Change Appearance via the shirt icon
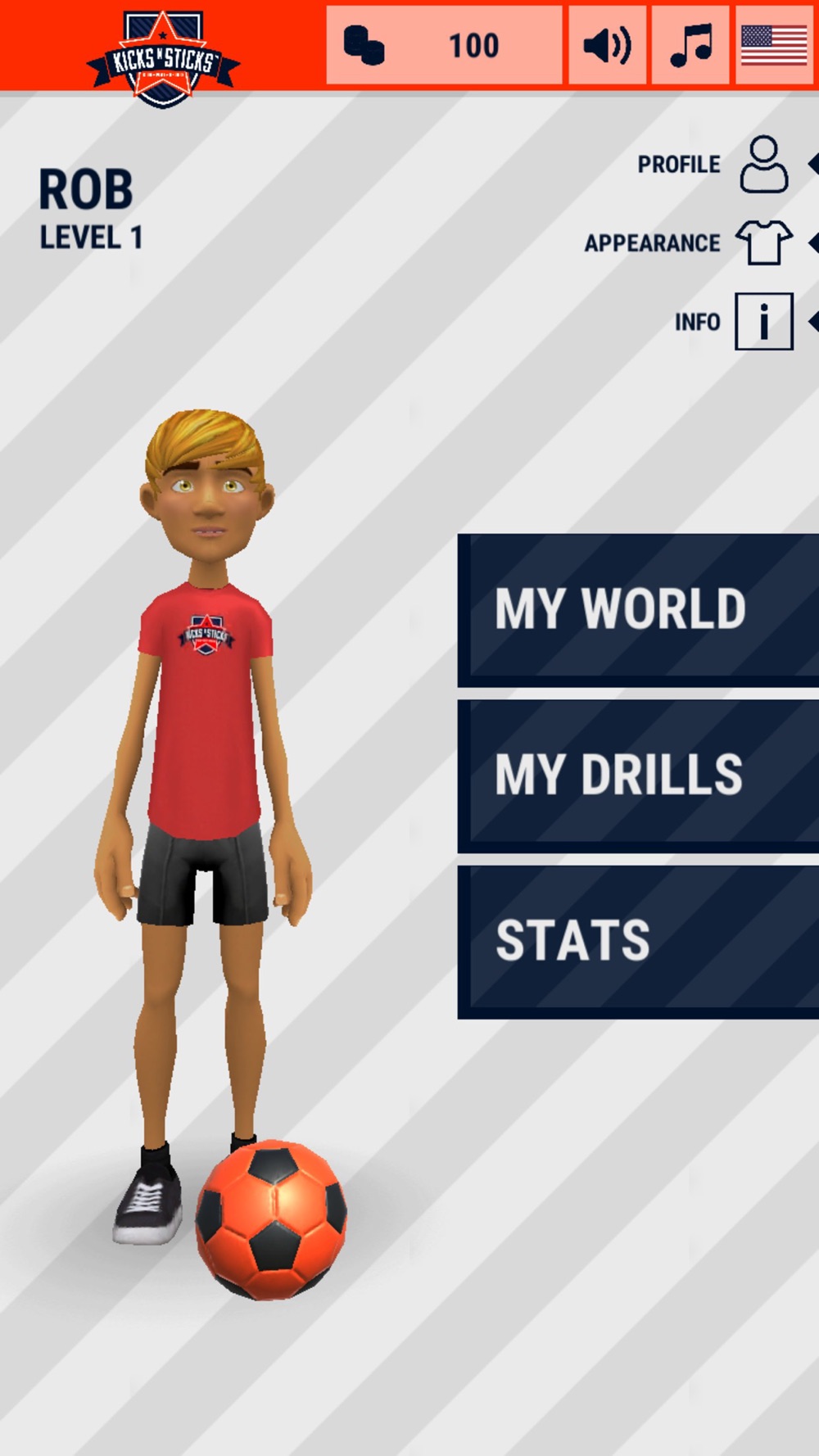 (763, 242)
